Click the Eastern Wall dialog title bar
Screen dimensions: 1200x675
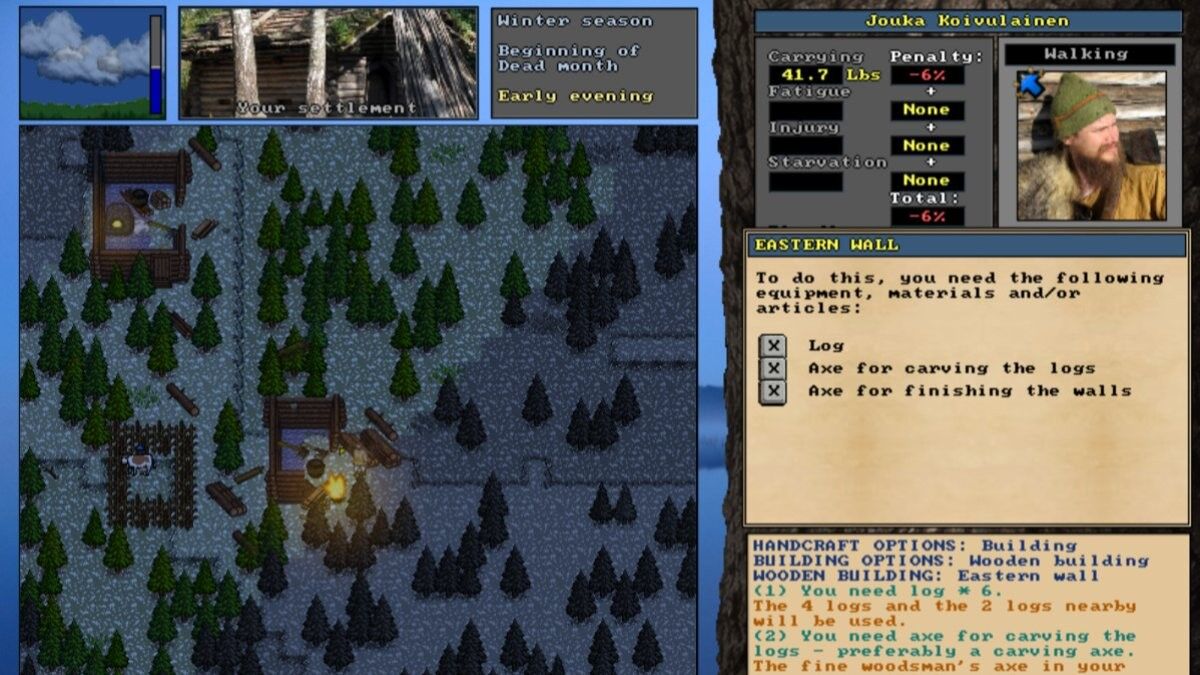(967, 245)
